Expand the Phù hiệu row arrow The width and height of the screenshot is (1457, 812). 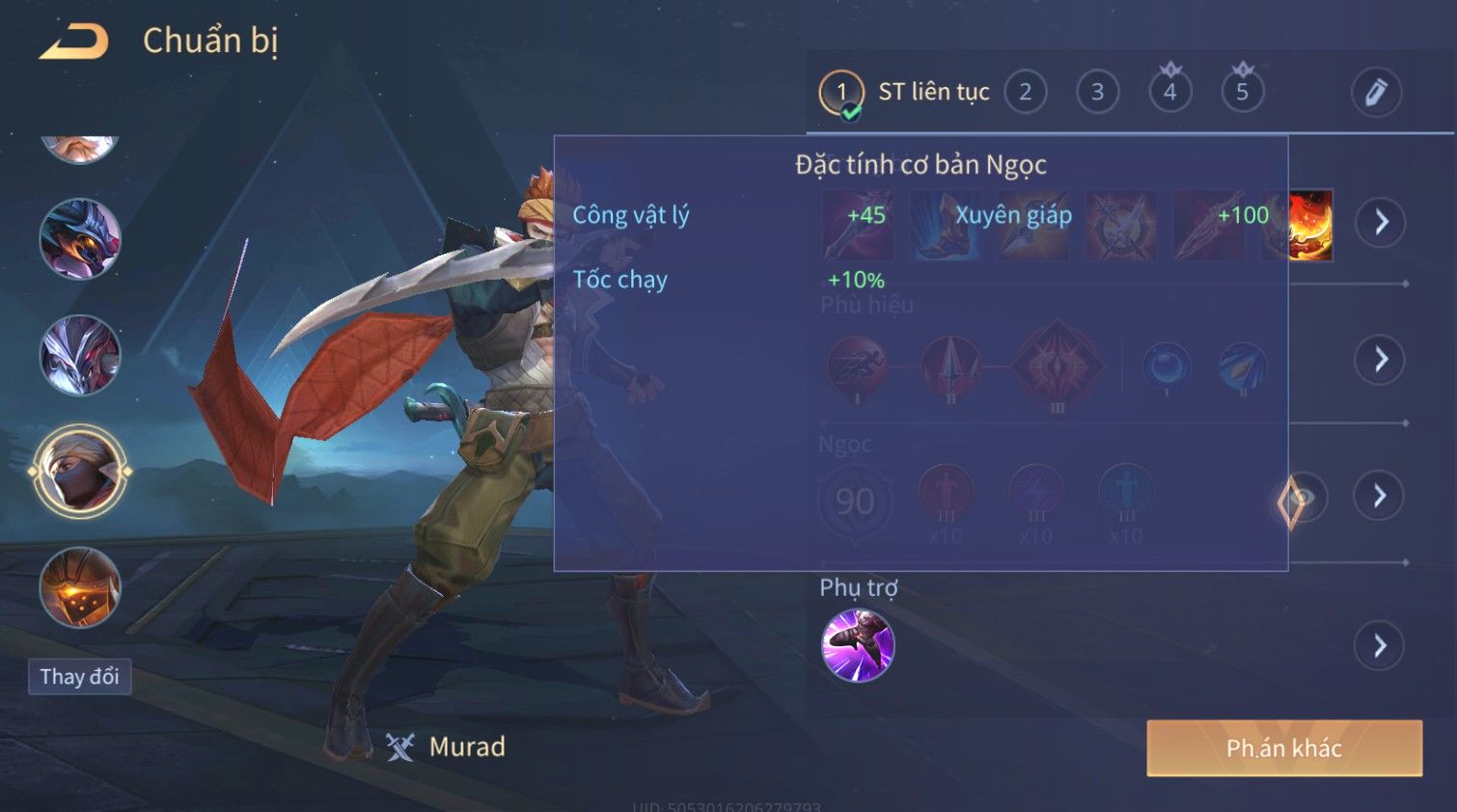coord(1380,360)
